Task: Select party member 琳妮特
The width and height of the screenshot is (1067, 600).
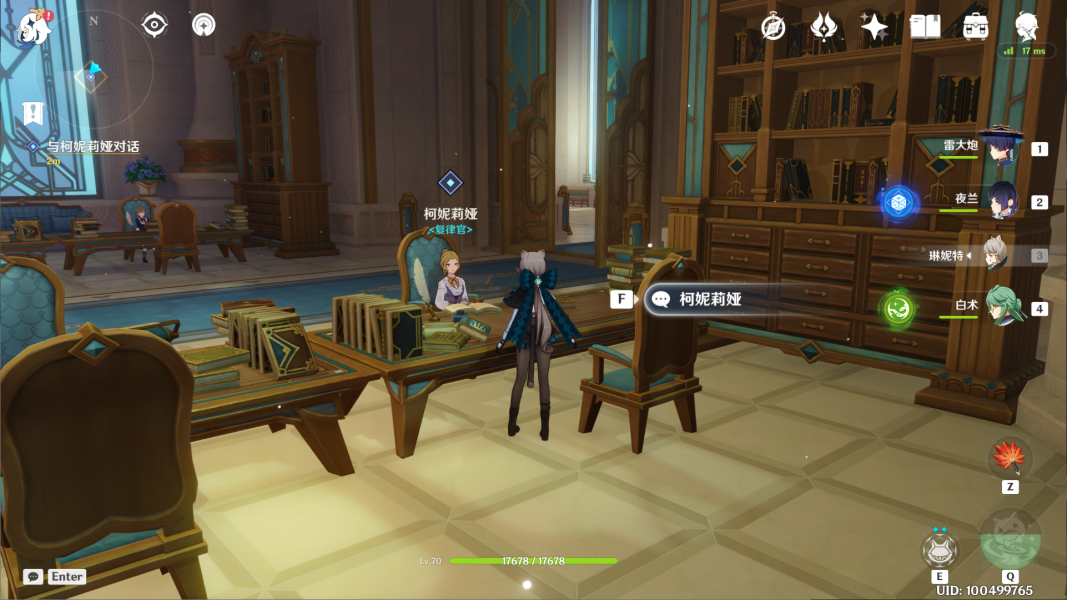Action: click(996, 254)
